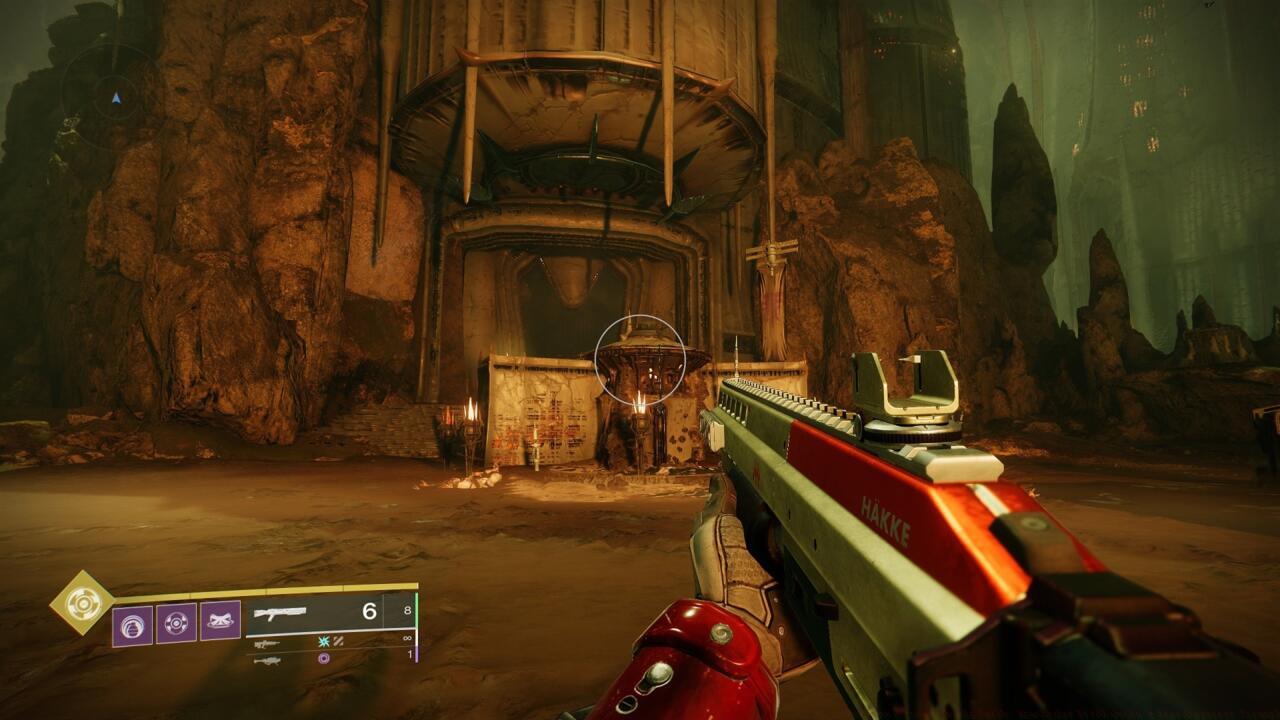This screenshot has height=720, width=1280.
Task: Click the player arrow on the radar
Action: pos(114,98)
